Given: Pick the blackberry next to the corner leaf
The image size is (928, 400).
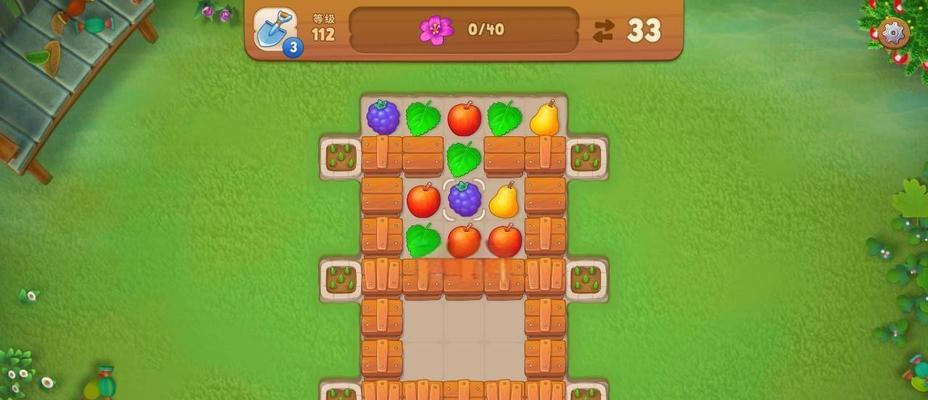Looking at the screenshot, I should (383, 117).
